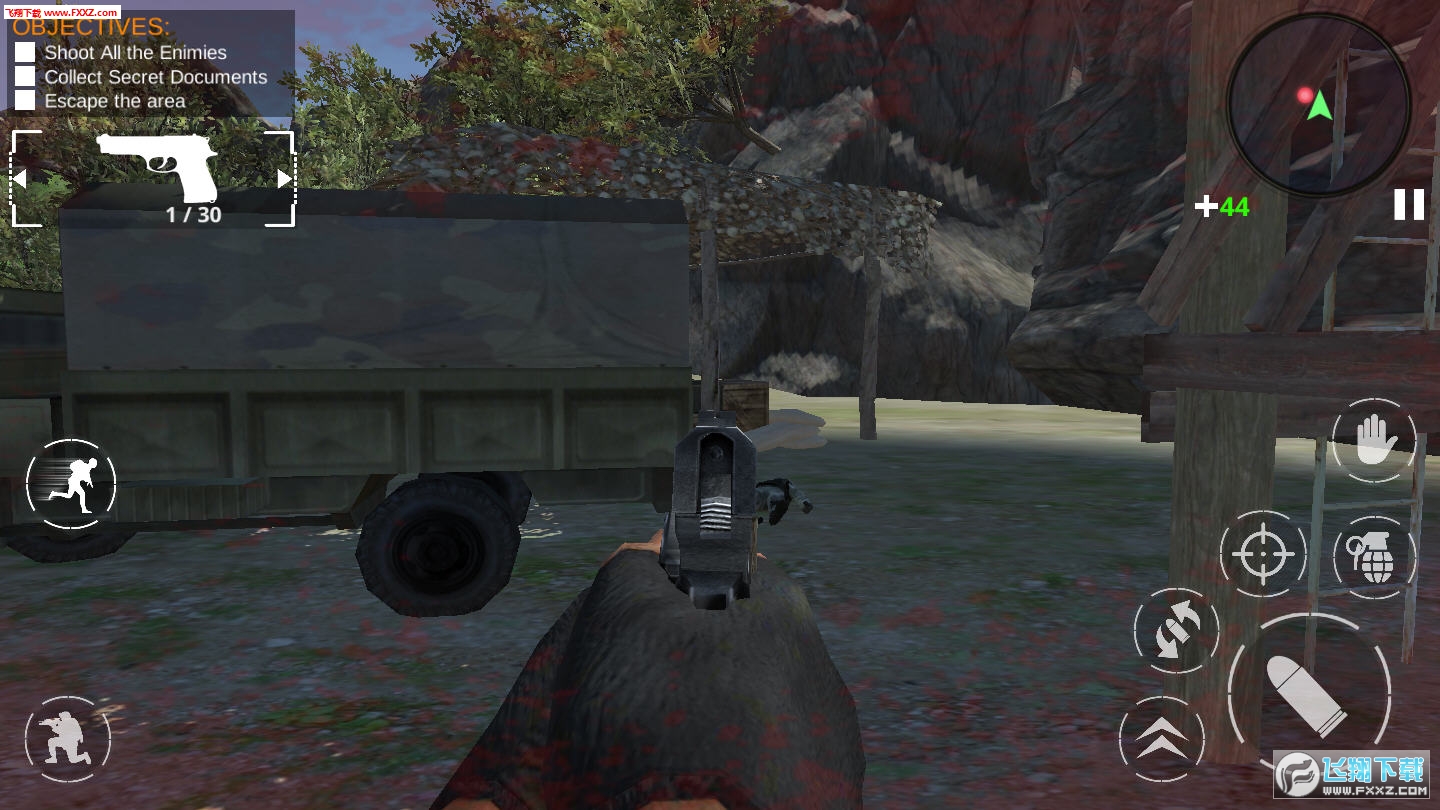Toggle the sprint running-man button
Screen dimensions: 1440x810
click(x=71, y=484)
